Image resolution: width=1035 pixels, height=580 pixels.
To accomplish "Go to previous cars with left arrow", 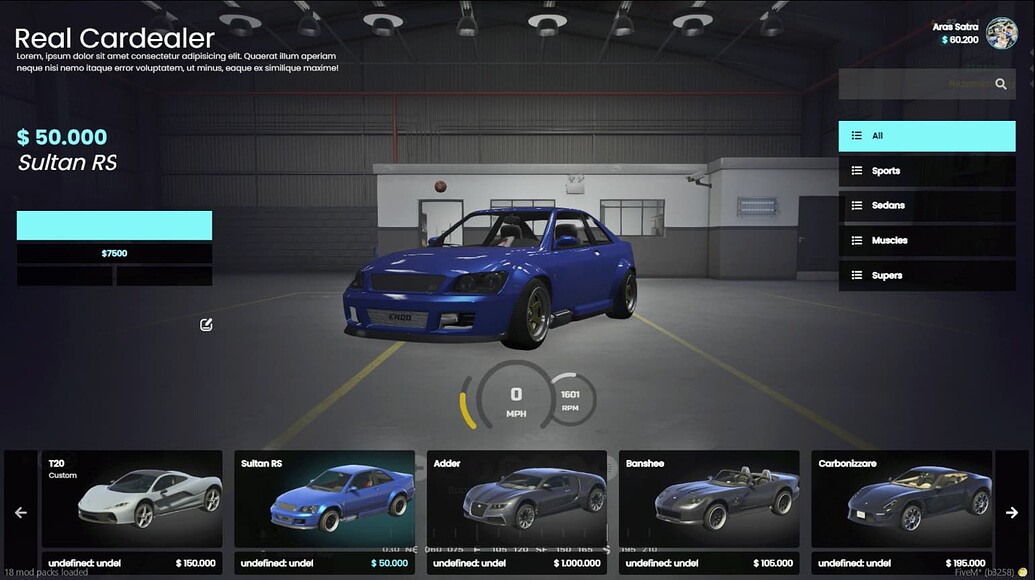I will (x=21, y=512).
